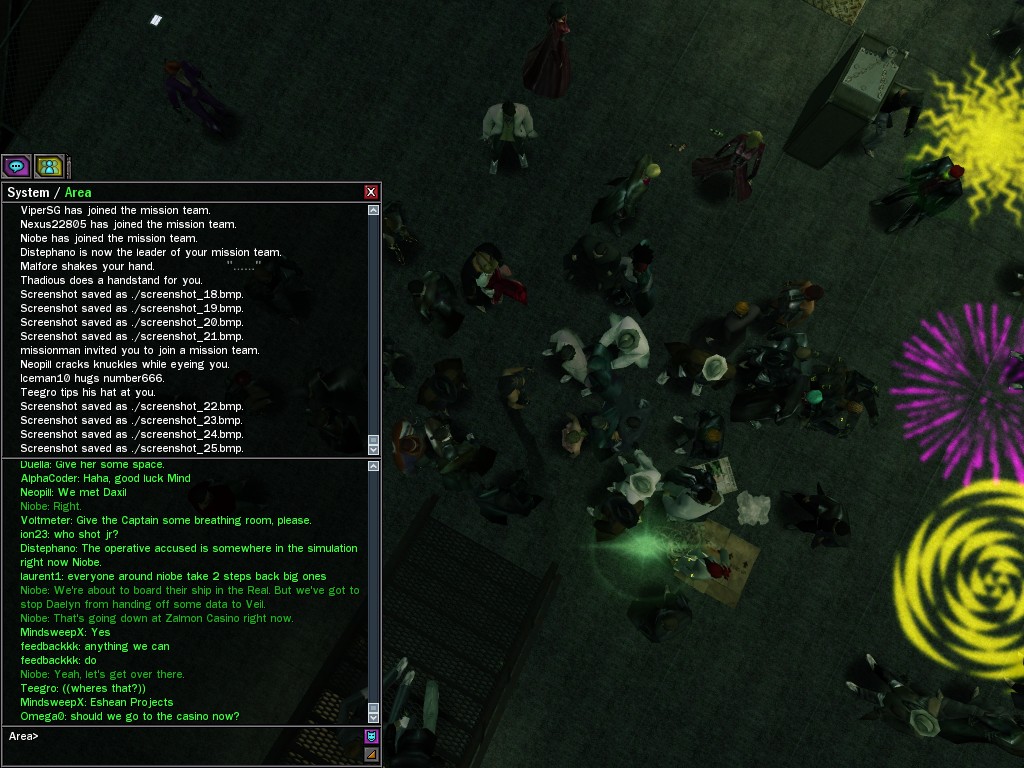Screen dimensions: 1024x768
Task: Click the Area chat scroll-down arrow
Action: [374, 717]
